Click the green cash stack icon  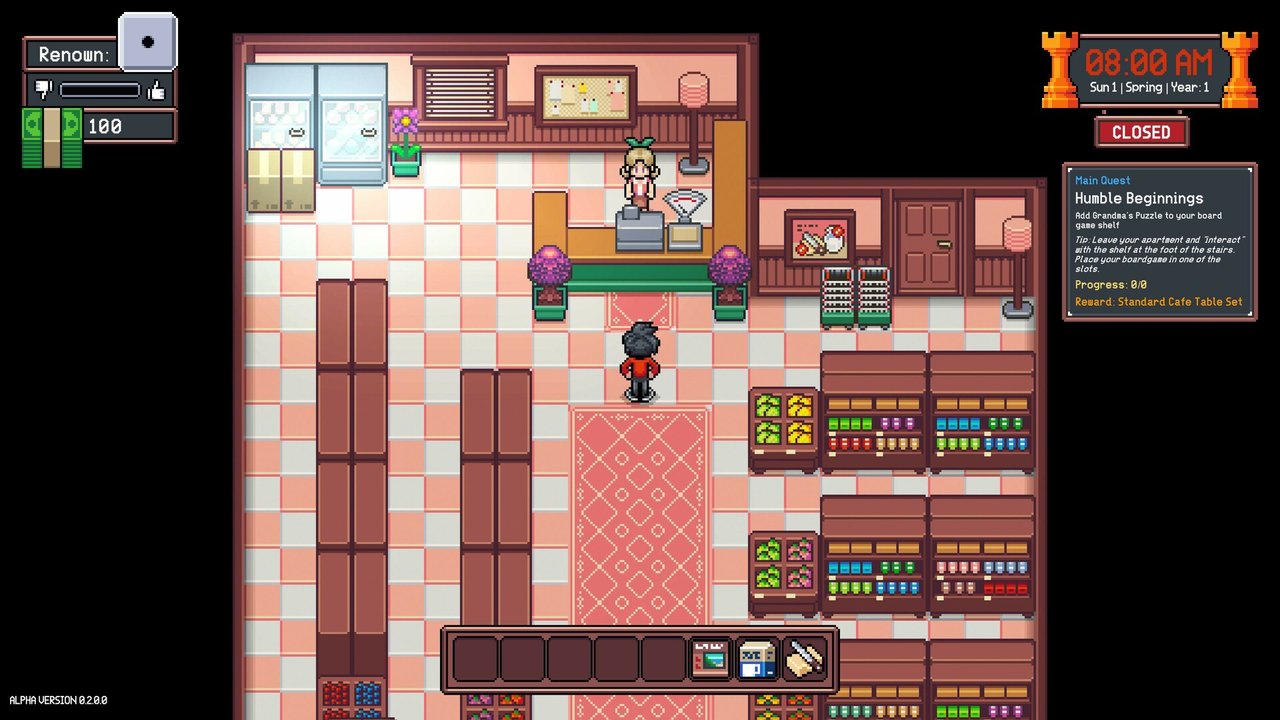52,137
